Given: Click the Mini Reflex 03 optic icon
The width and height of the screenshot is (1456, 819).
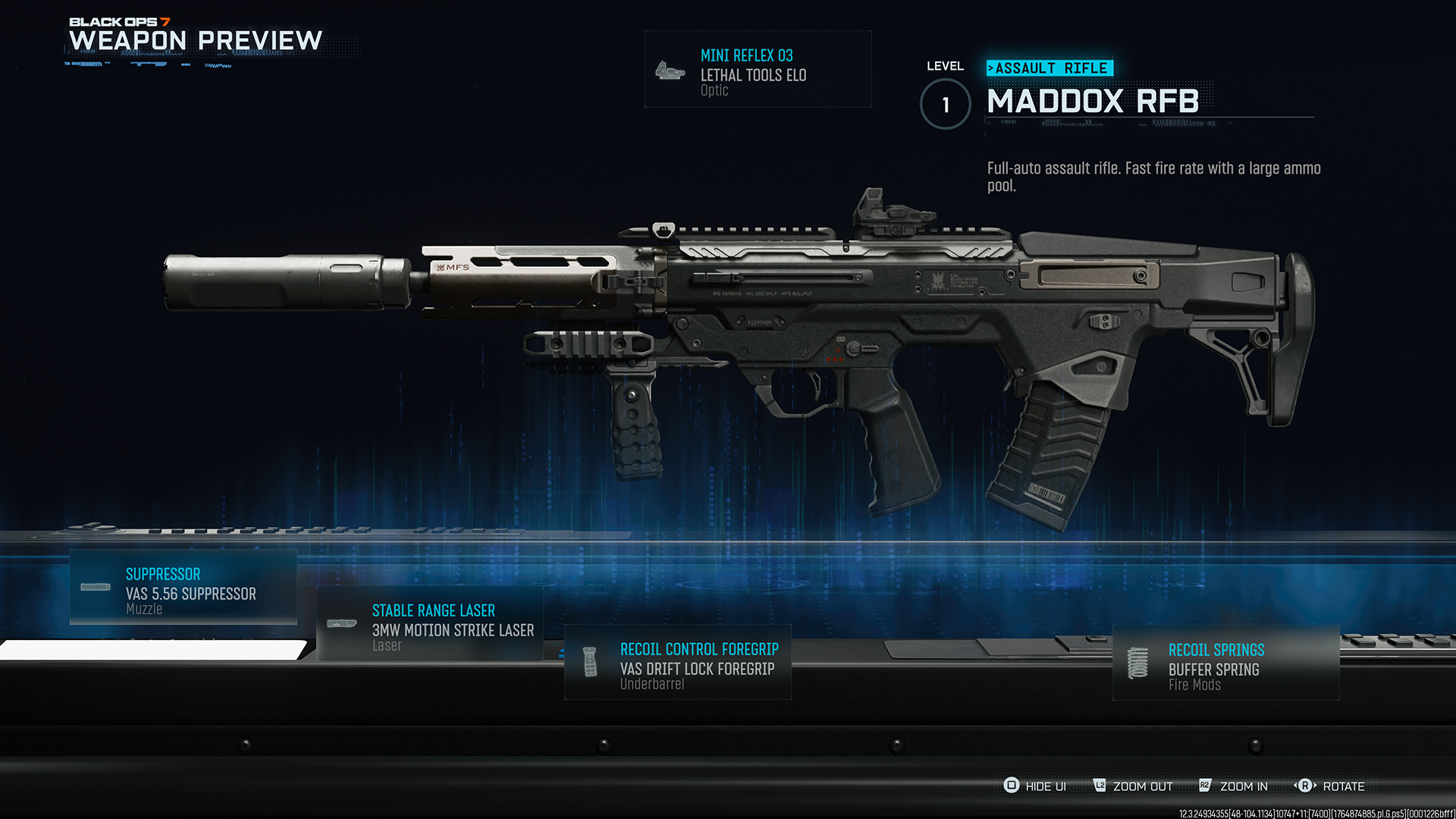Looking at the screenshot, I should point(668,70).
